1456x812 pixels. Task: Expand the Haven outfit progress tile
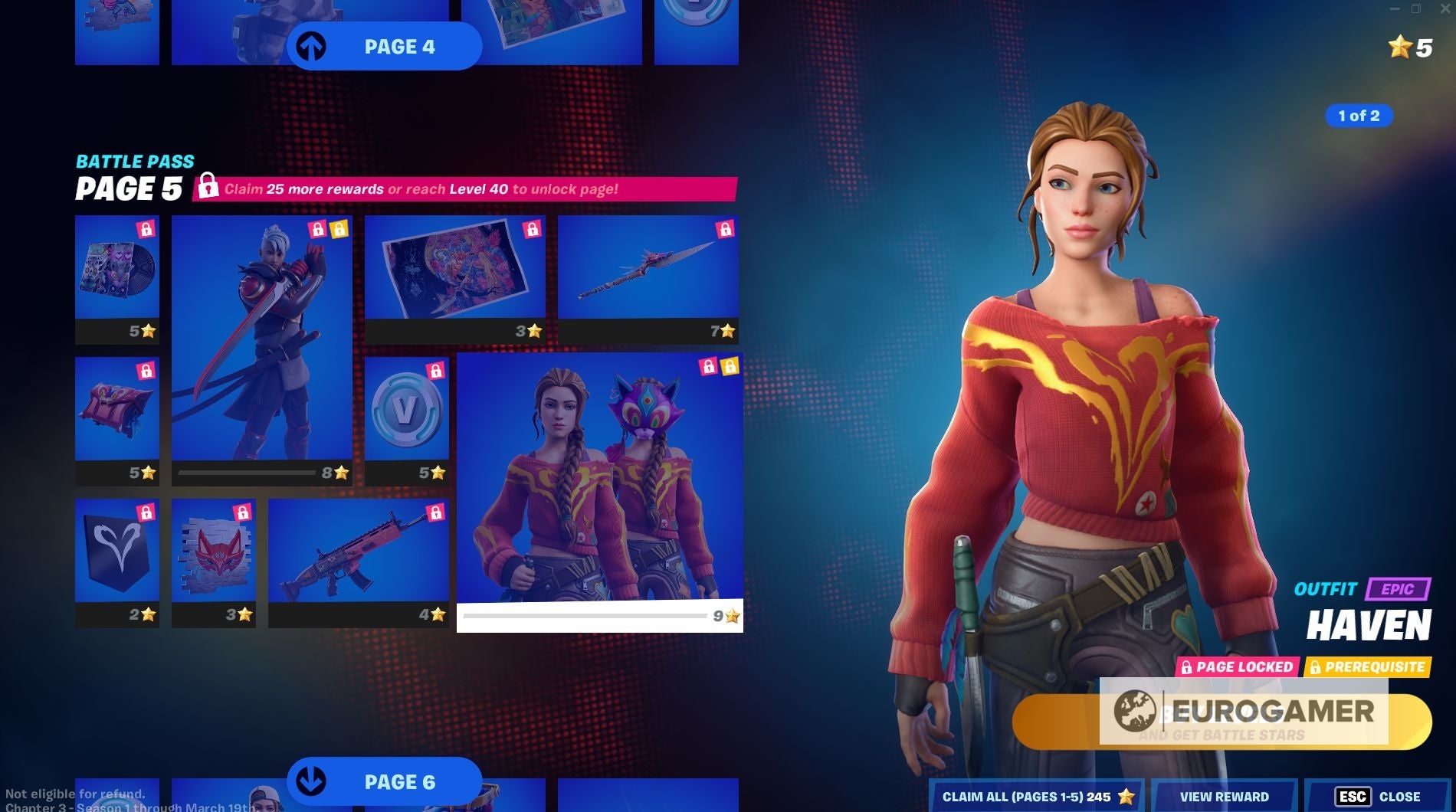[x=600, y=475]
